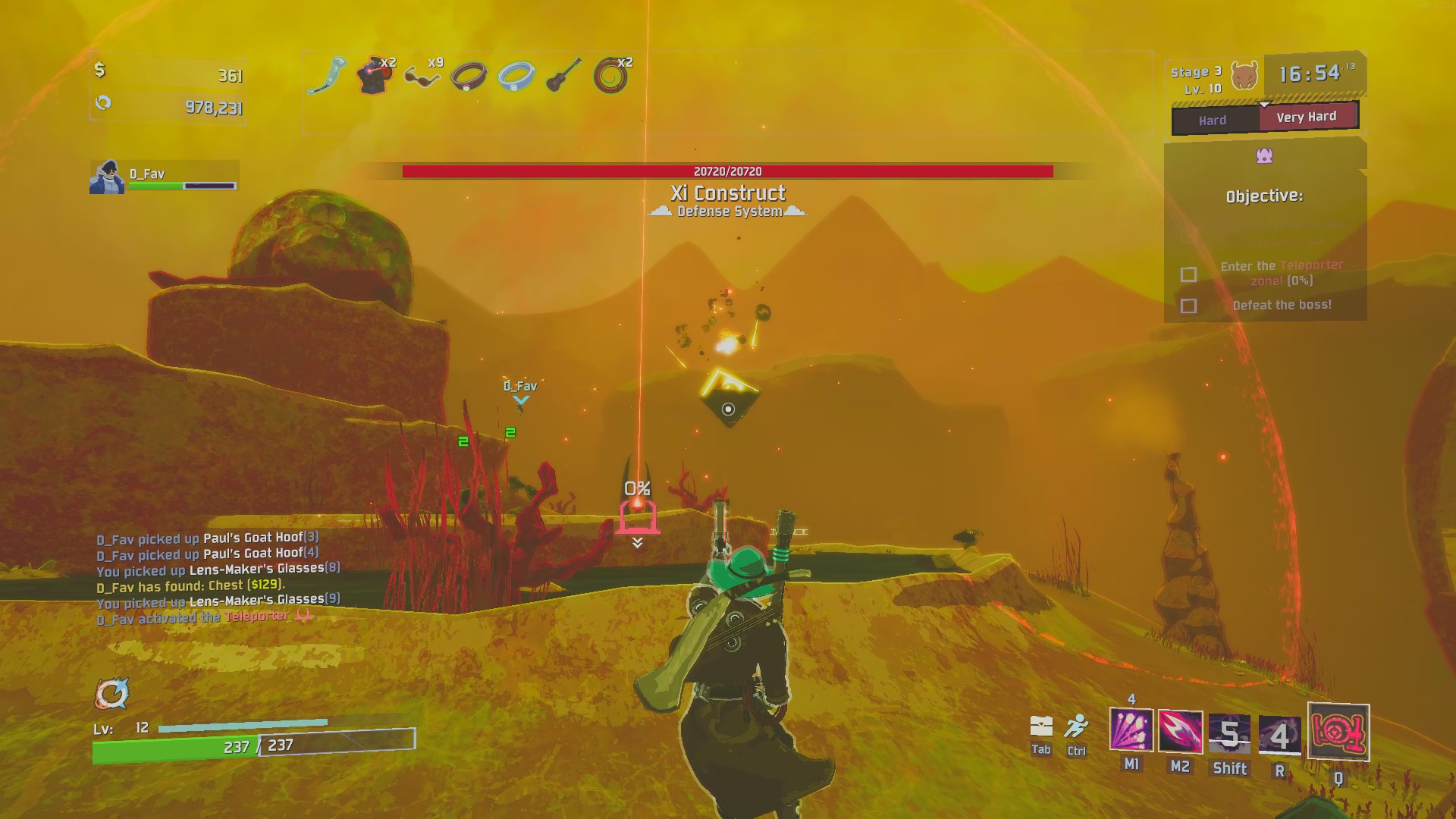The height and width of the screenshot is (819, 1456).
Task: Open the inventory chest icon
Action: [x=1041, y=726]
